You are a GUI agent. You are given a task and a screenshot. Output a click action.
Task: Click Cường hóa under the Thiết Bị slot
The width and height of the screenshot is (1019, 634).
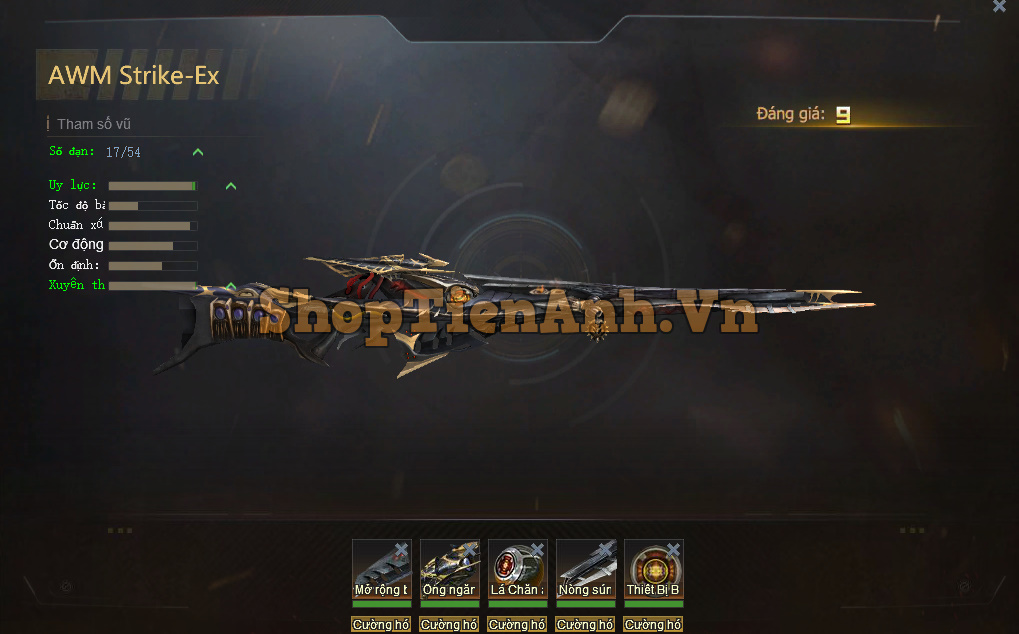tap(653, 625)
